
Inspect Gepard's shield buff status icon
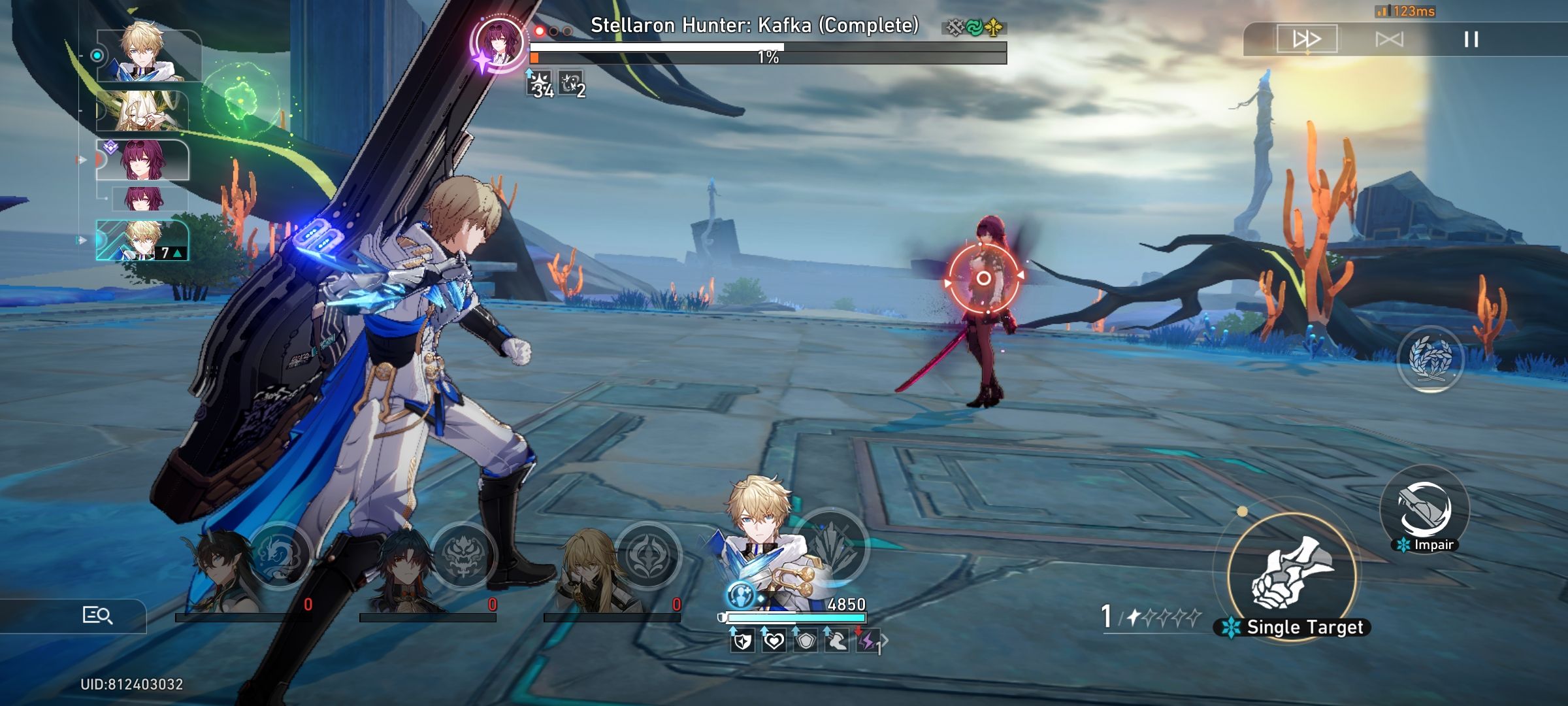pyautogui.click(x=742, y=641)
